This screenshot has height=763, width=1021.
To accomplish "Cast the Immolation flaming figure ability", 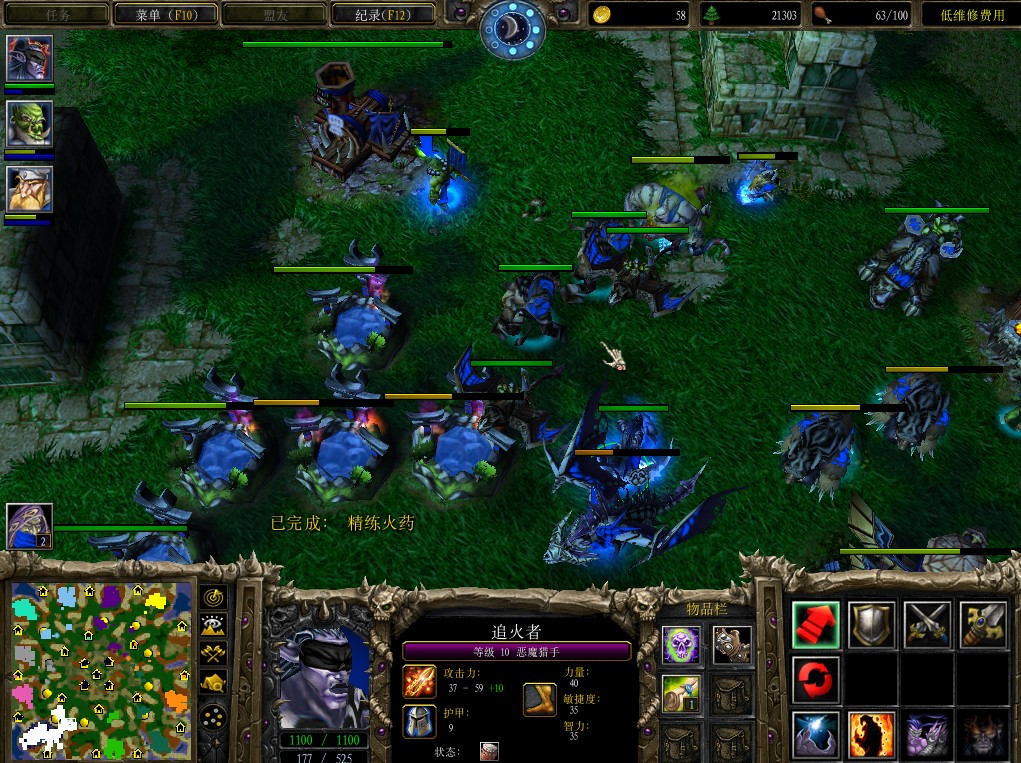I will (x=871, y=735).
